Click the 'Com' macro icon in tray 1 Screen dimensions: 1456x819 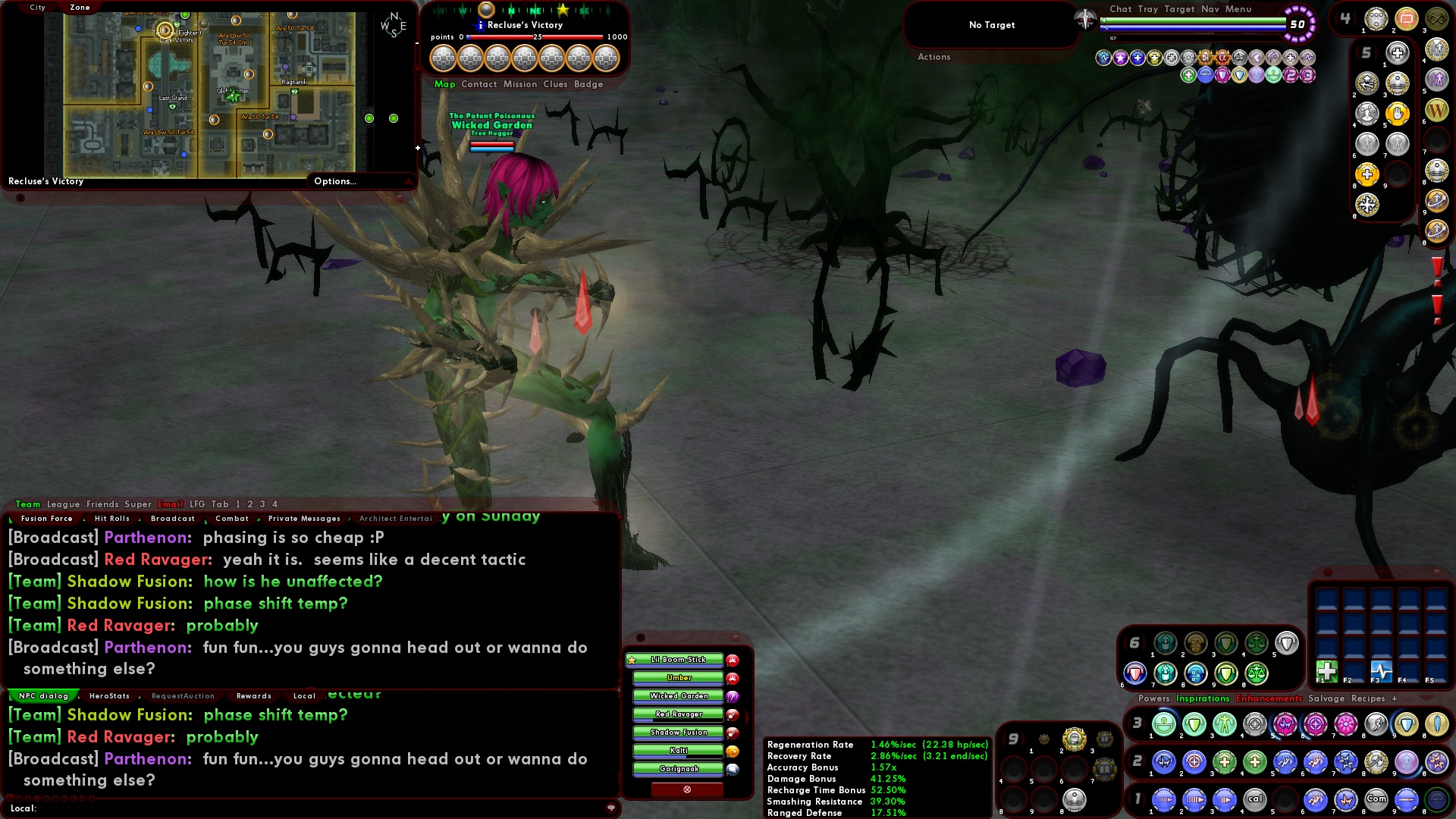pos(1376,799)
